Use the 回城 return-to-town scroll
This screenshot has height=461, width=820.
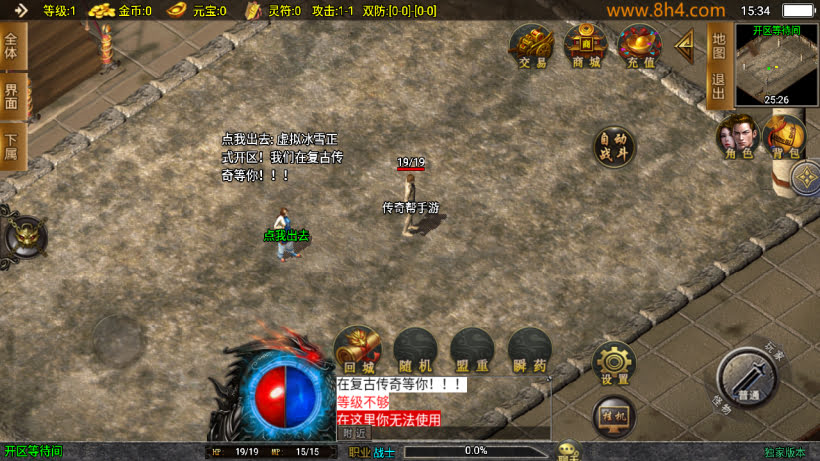click(x=358, y=349)
